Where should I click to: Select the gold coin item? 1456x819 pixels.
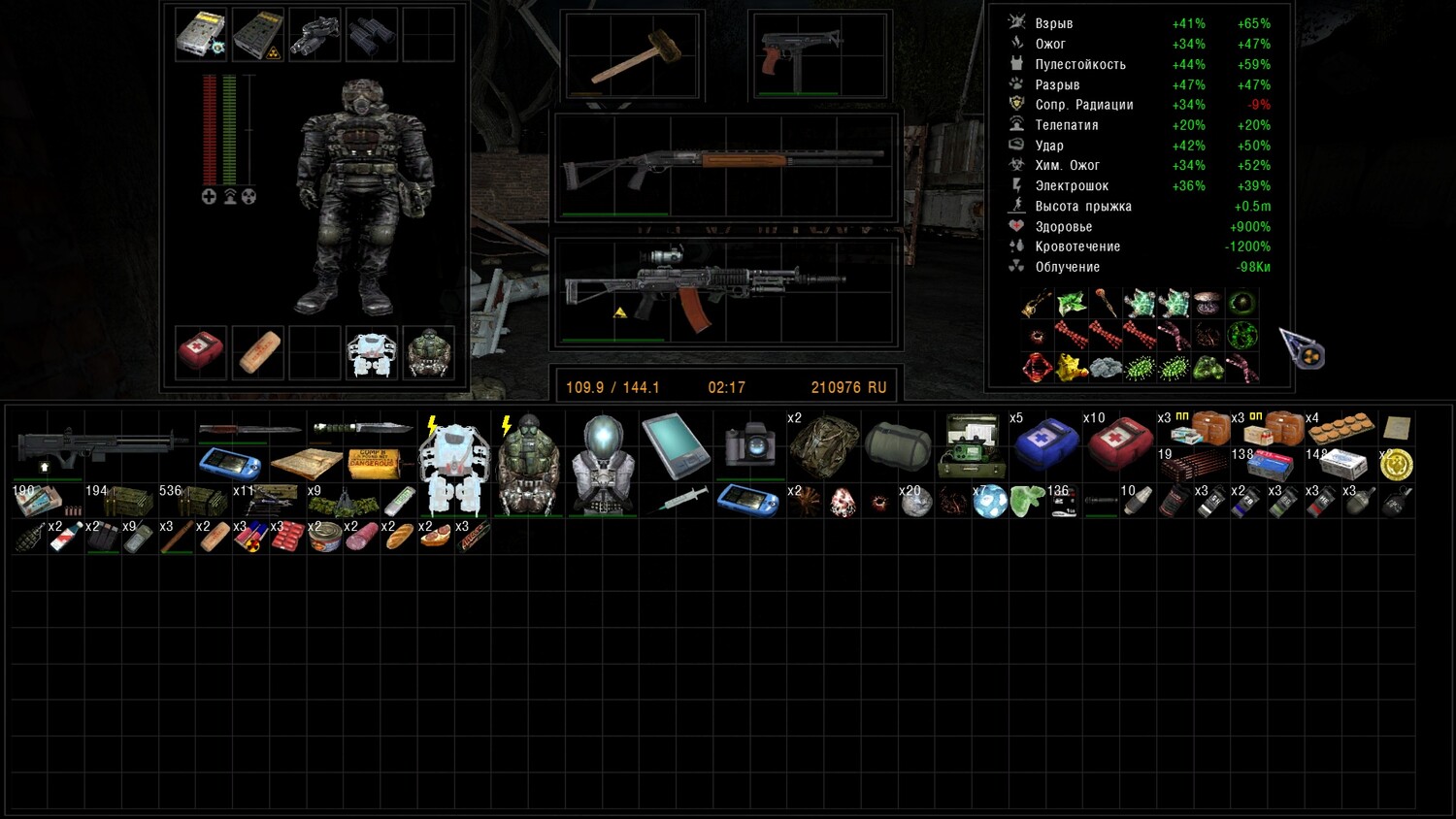[1396, 465]
